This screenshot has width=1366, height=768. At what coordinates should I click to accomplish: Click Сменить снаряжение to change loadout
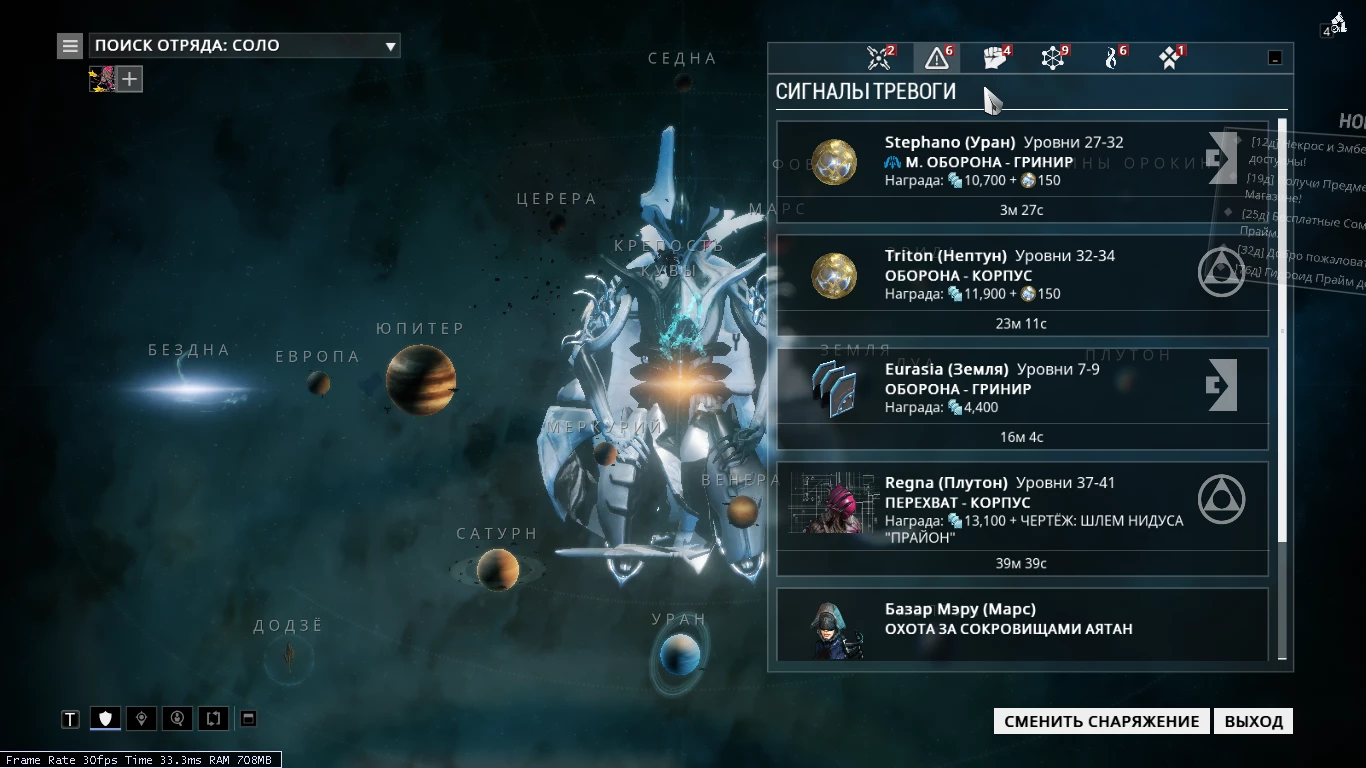tap(1101, 721)
